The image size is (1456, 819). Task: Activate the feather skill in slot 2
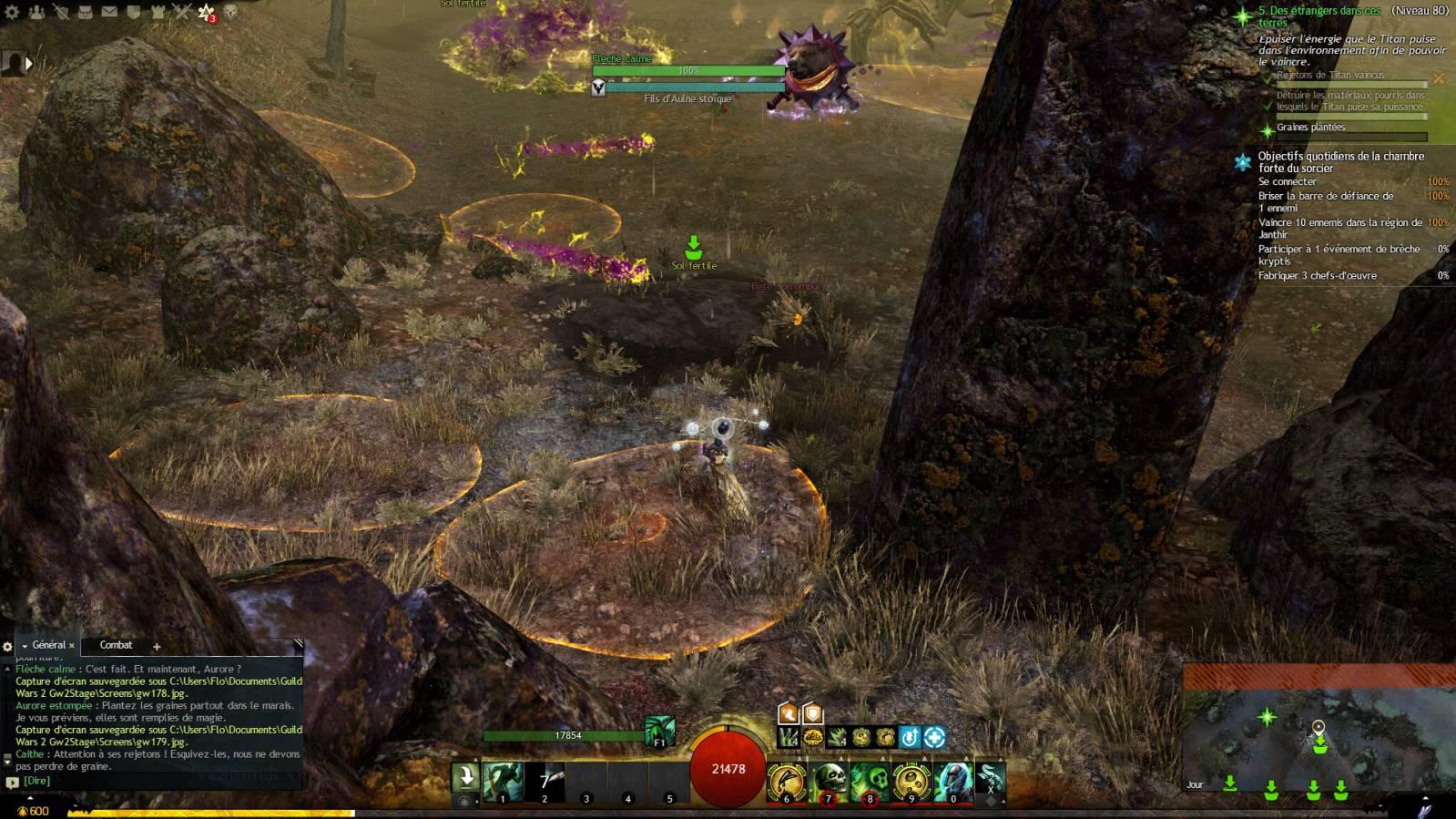click(x=545, y=782)
